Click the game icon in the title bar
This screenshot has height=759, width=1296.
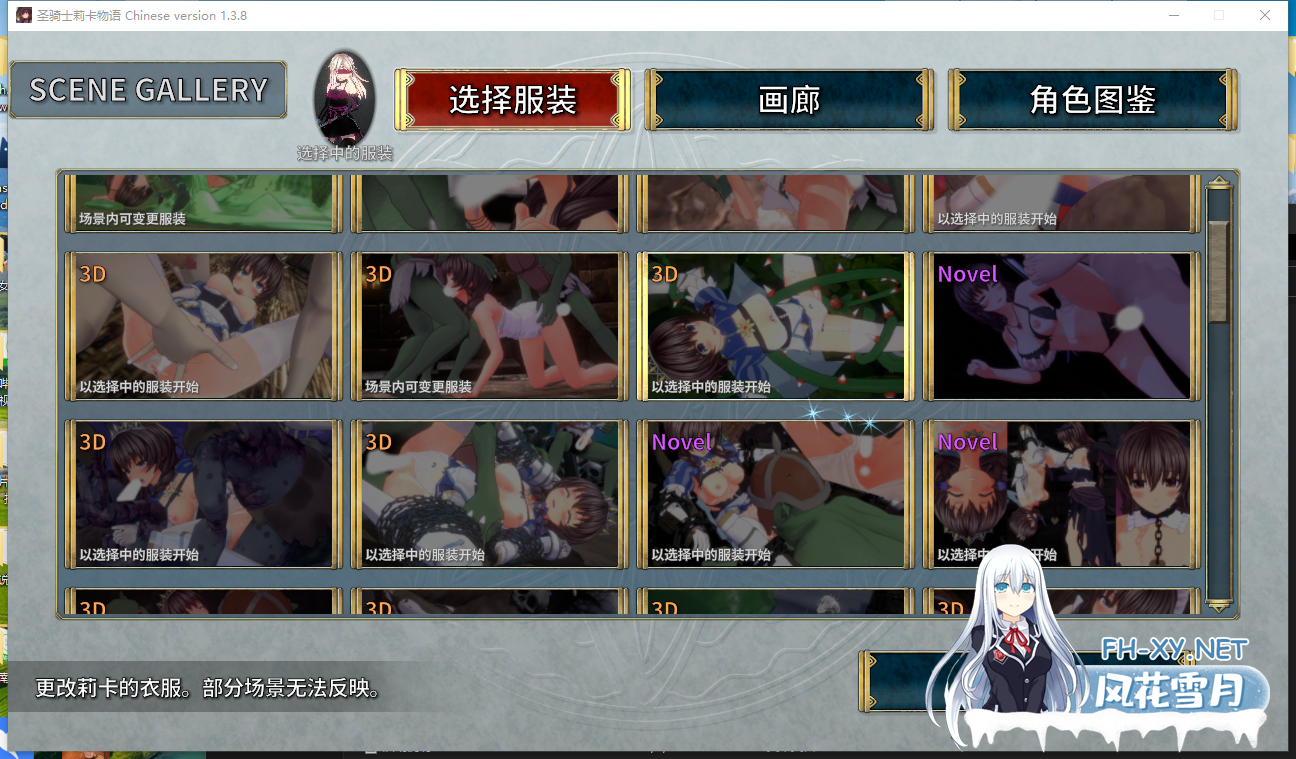pyautogui.click(x=24, y=15)
